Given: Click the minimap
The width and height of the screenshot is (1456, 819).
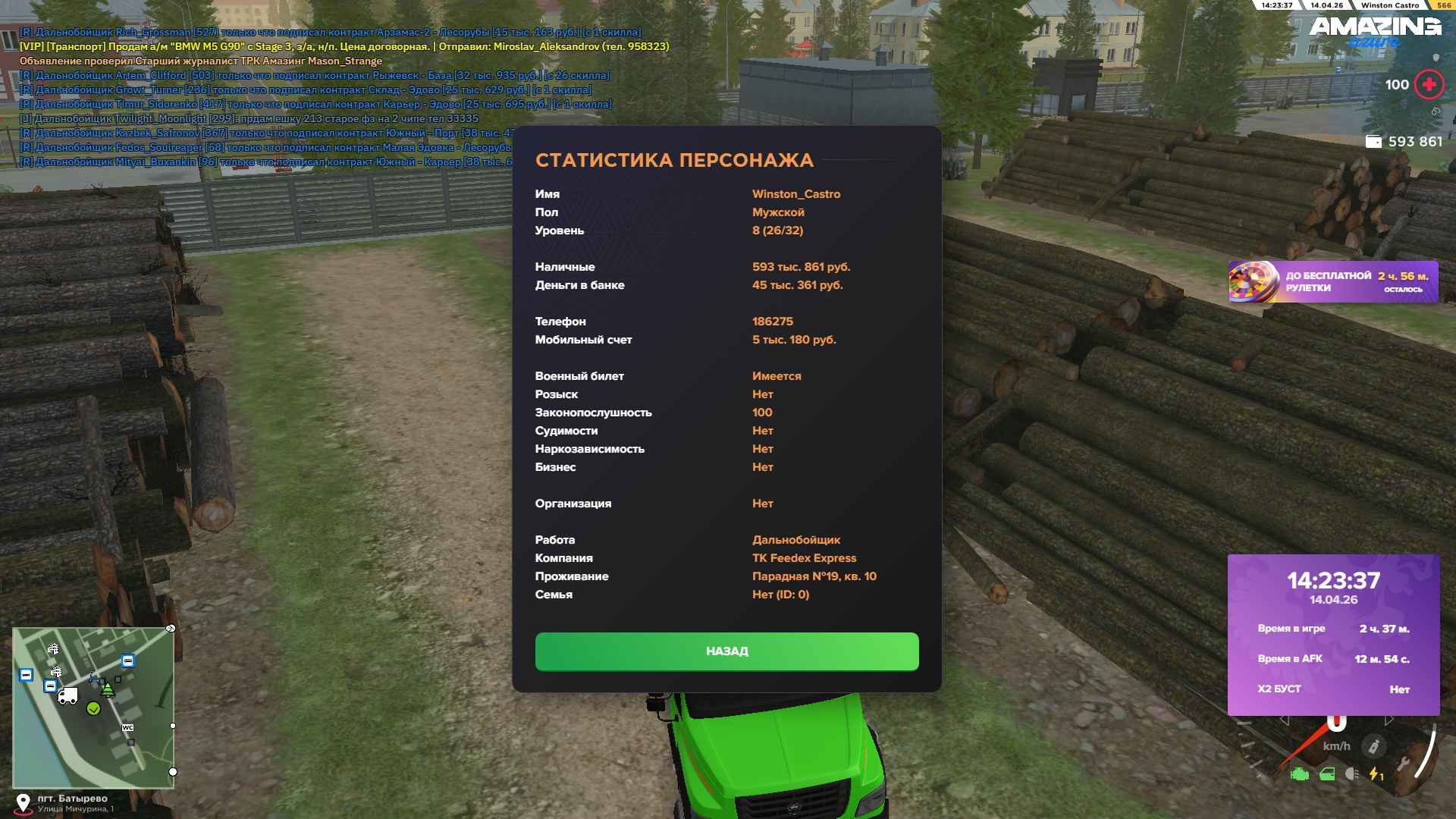Looking at the screenshot, I should [x=93, y=708].
